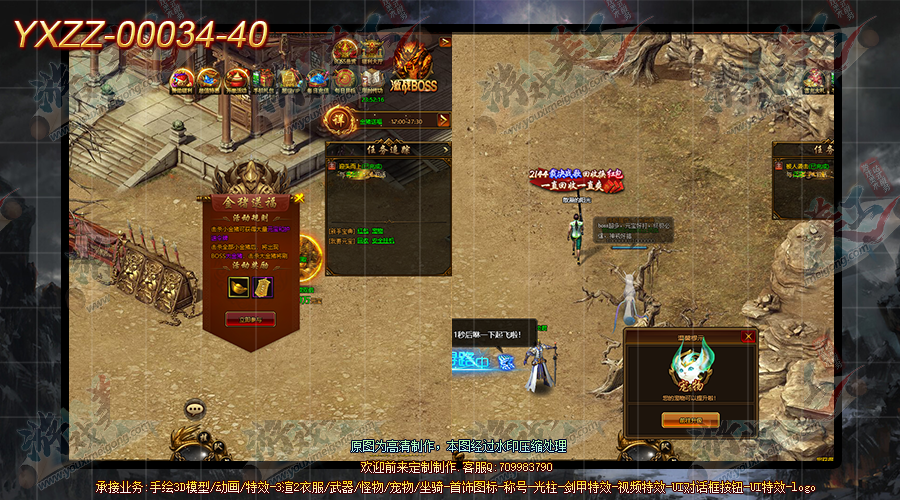The width and height of the screenshot is (900, 500).
Task: Open the 每日目标 daily target icon
Action: tap(344, 80)
